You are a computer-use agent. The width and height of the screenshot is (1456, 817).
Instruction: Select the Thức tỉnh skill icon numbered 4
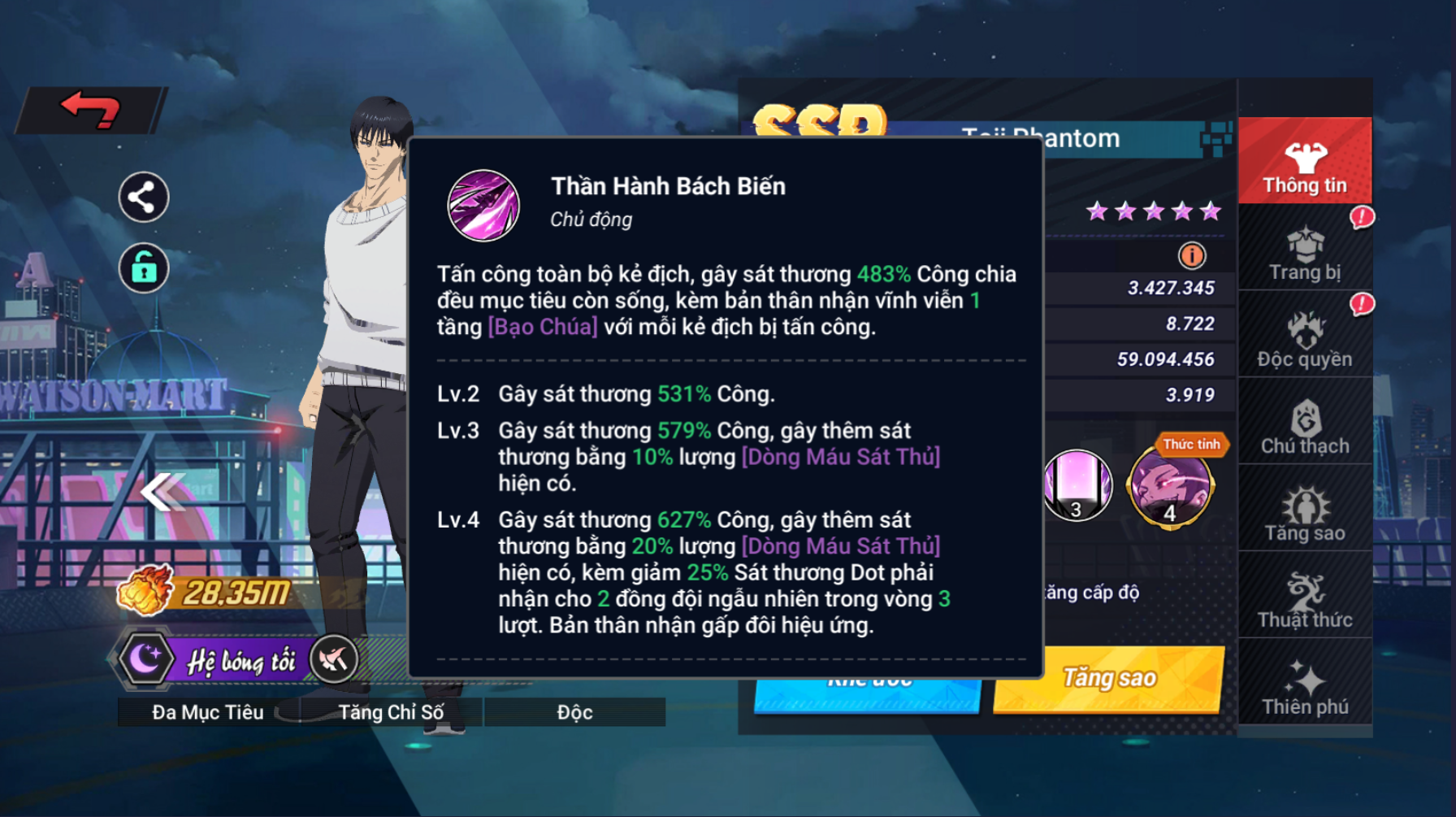[x=1170, y=486]
